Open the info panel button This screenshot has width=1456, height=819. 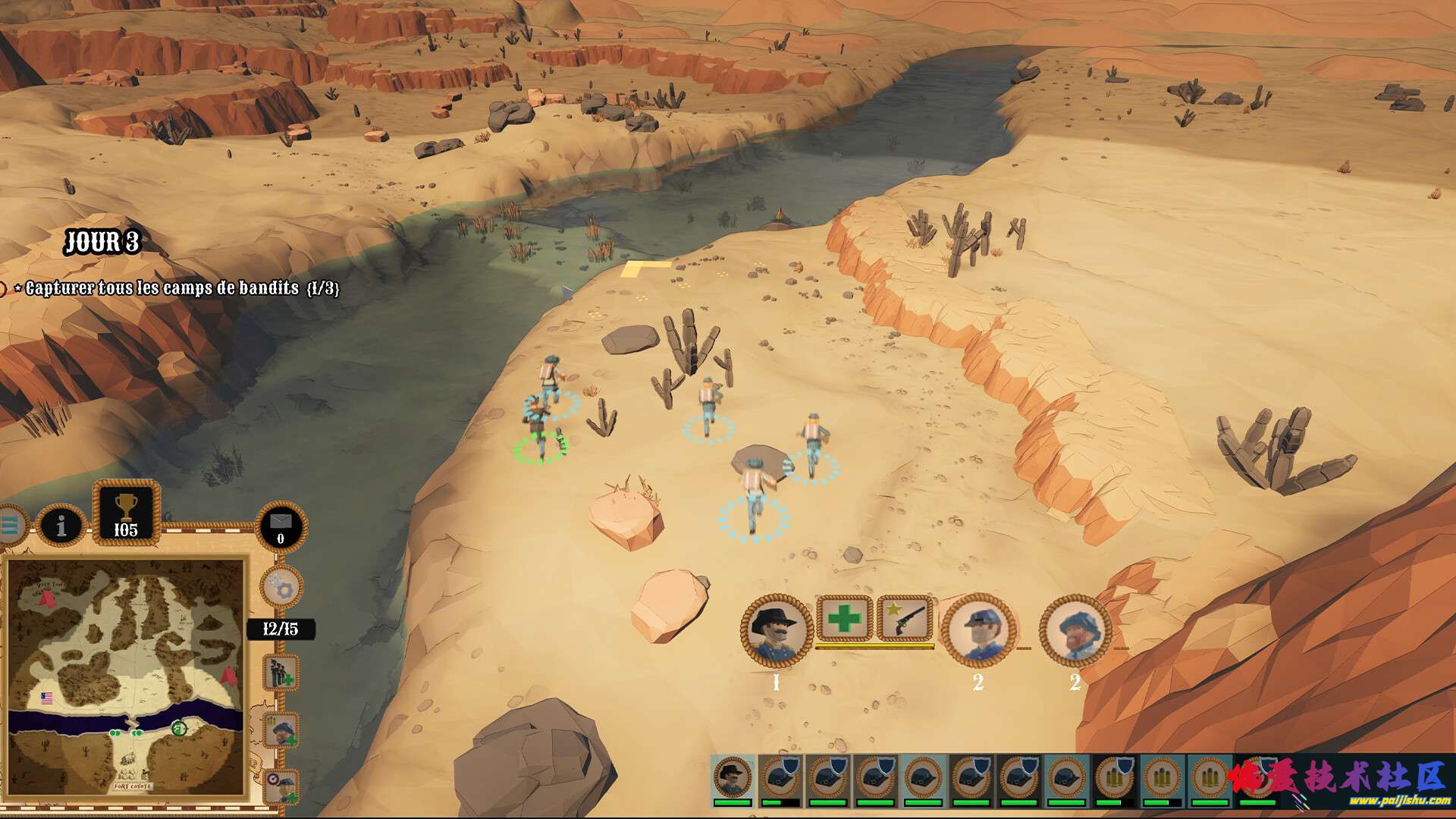tap(61, 525)
